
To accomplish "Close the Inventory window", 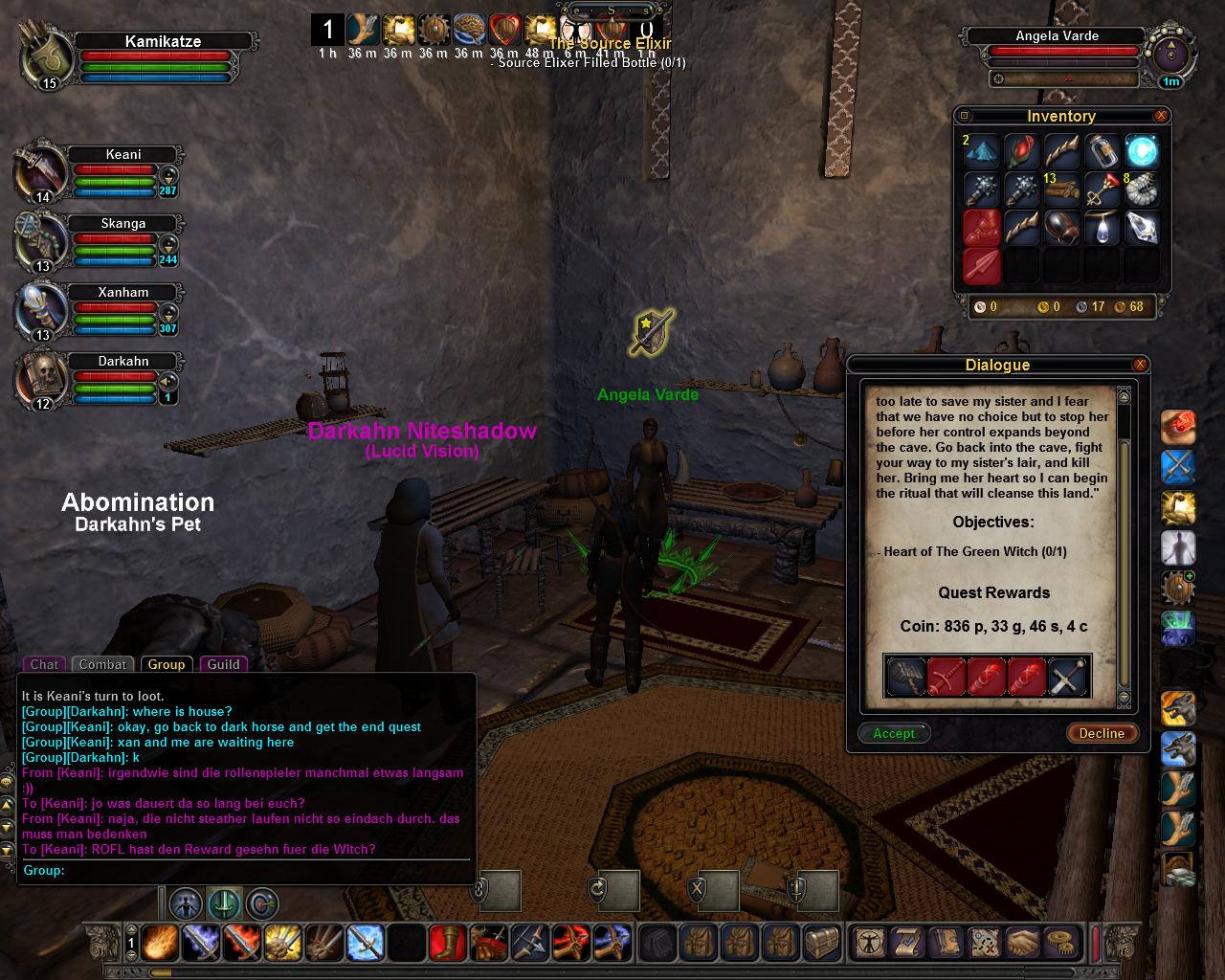I will [1161, 116].
